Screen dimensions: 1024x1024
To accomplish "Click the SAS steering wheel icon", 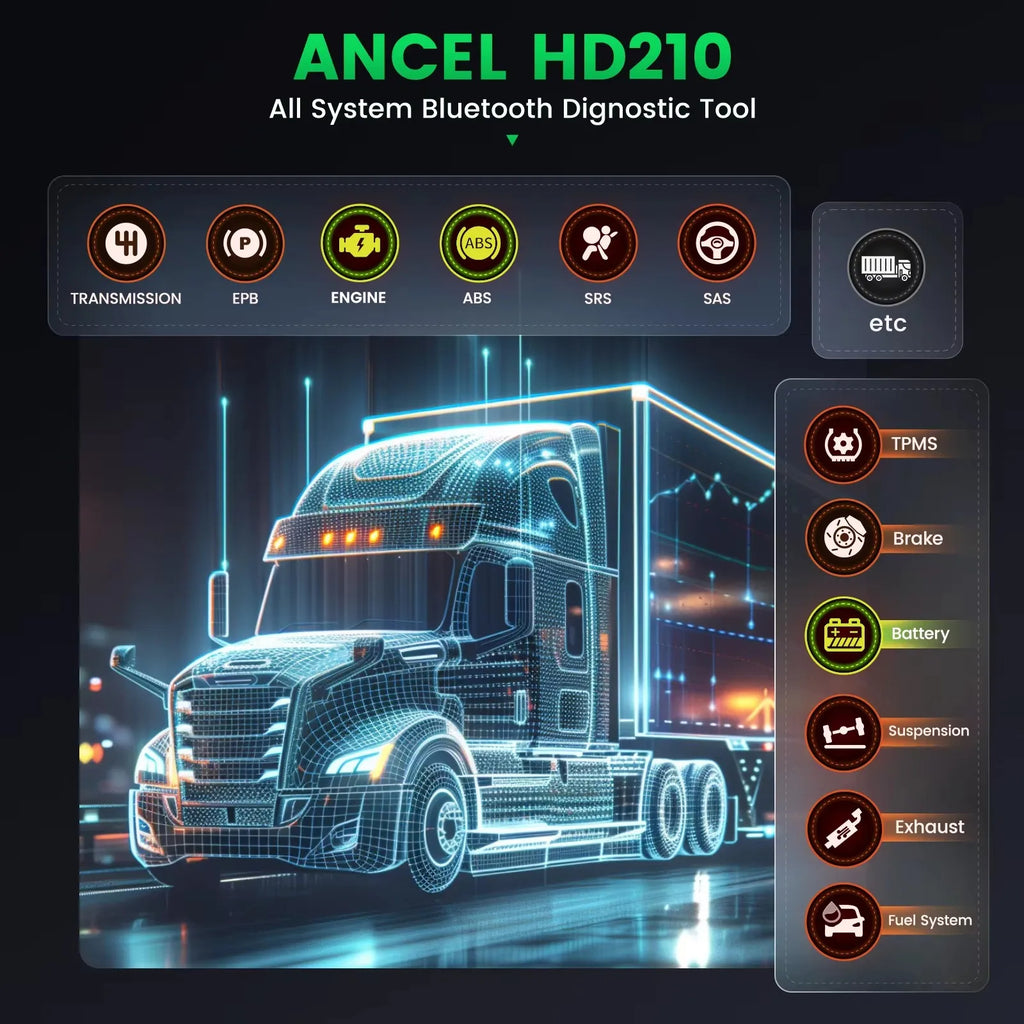I will pyautogui.click(x=717, y=243).
